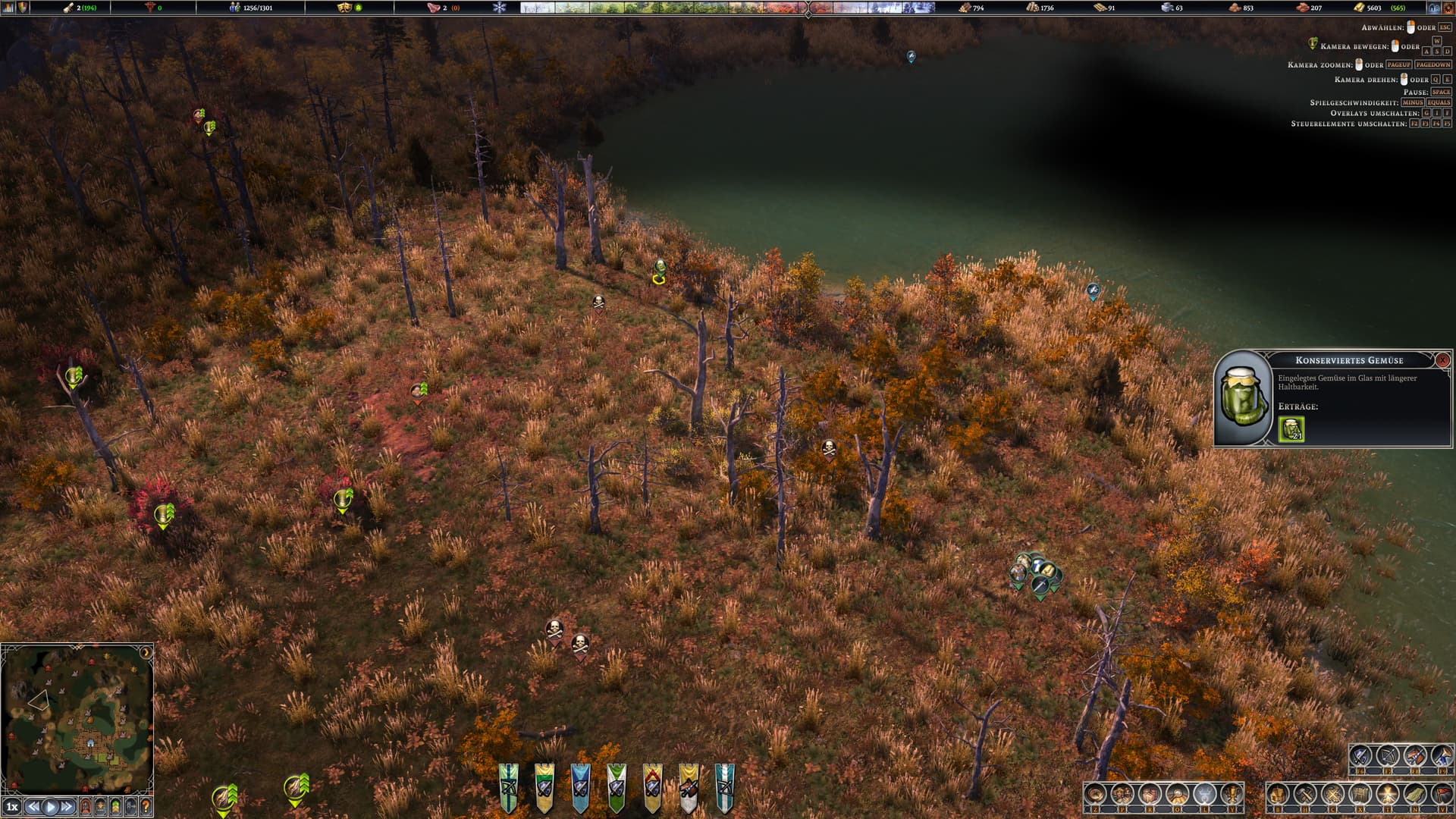Select the teal striped crossbow banner

click(x=725, y=787)
